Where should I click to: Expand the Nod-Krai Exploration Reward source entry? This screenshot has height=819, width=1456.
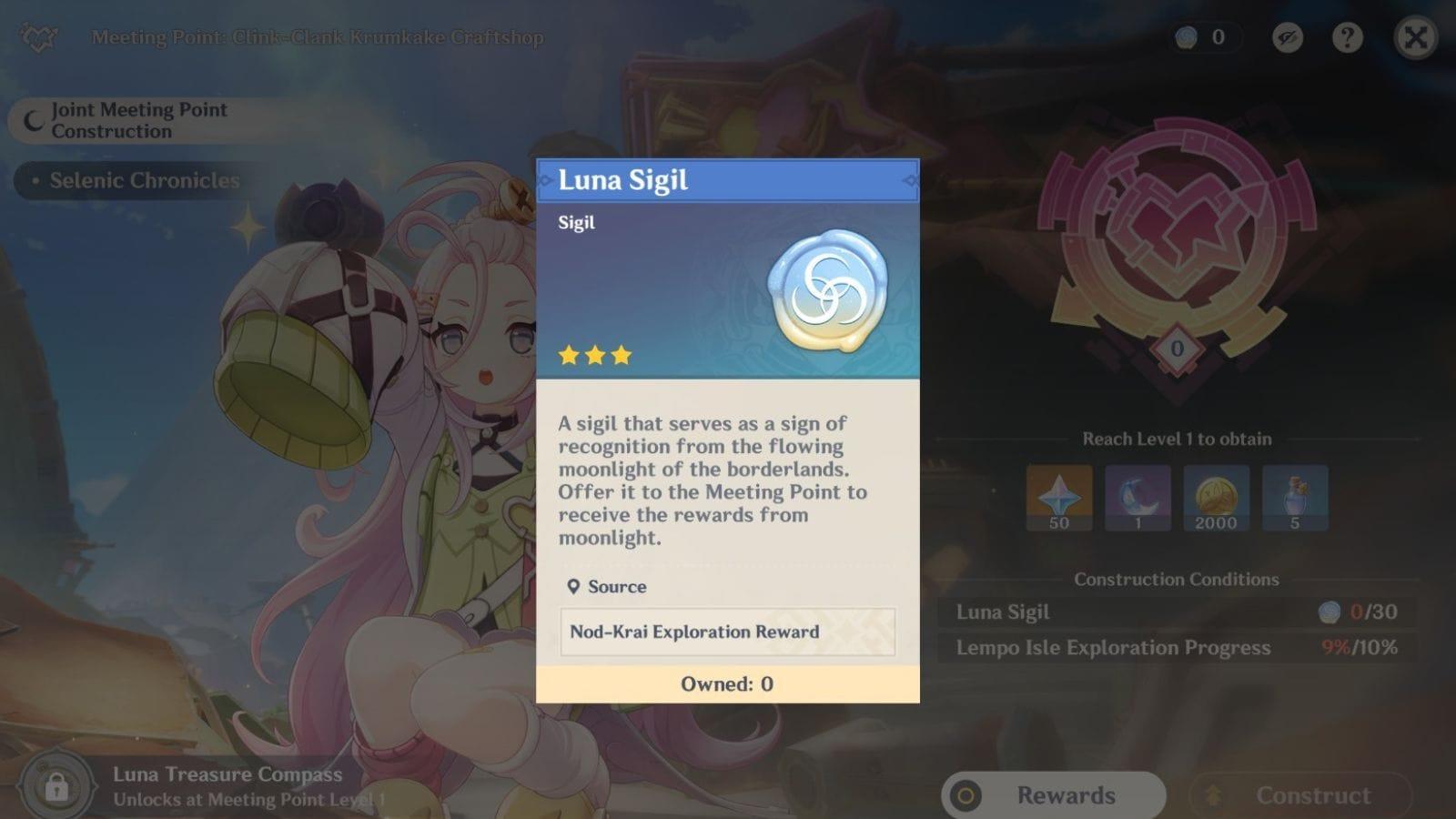726,632
